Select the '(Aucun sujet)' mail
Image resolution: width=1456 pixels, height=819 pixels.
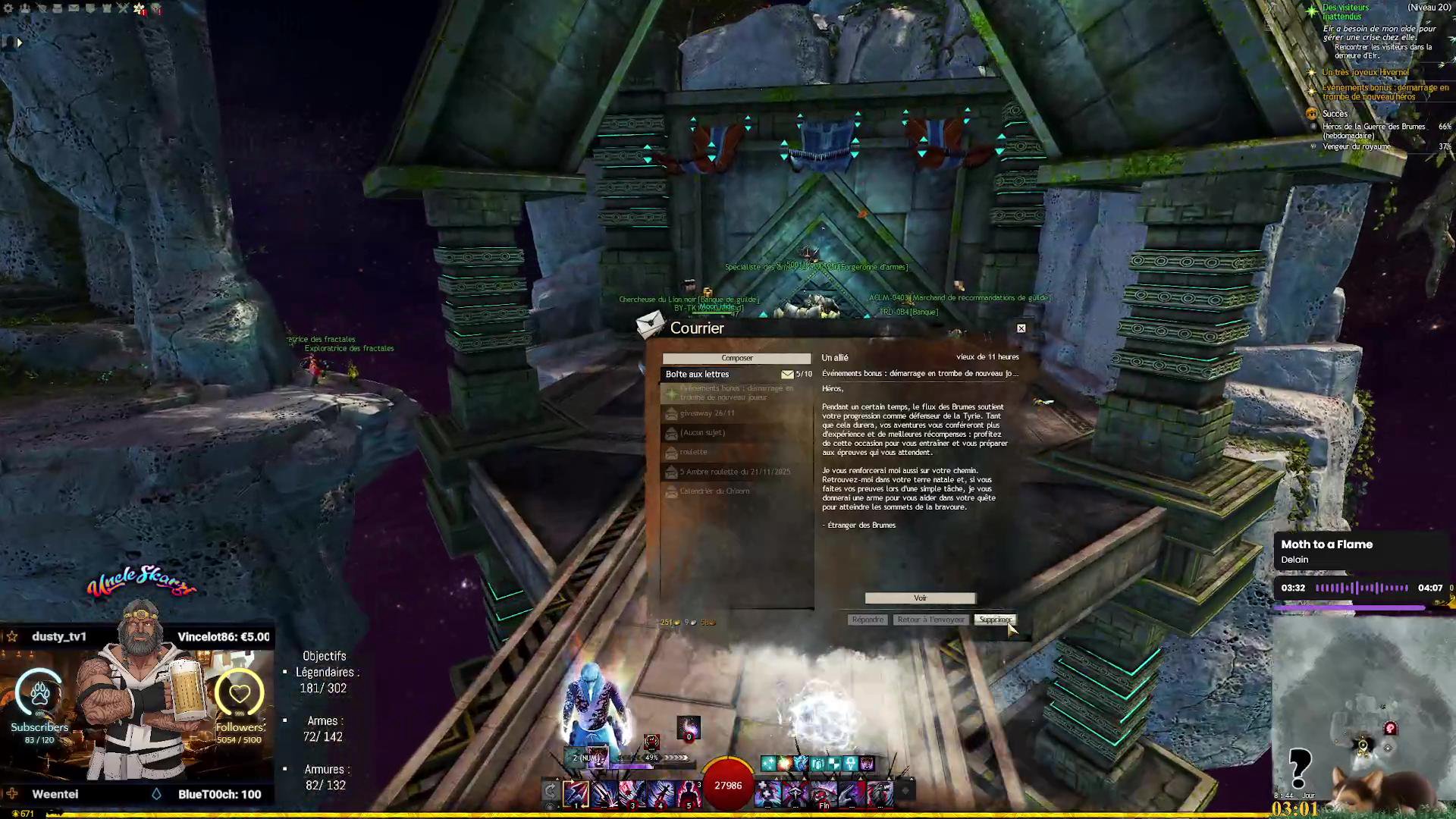(702, 432)
